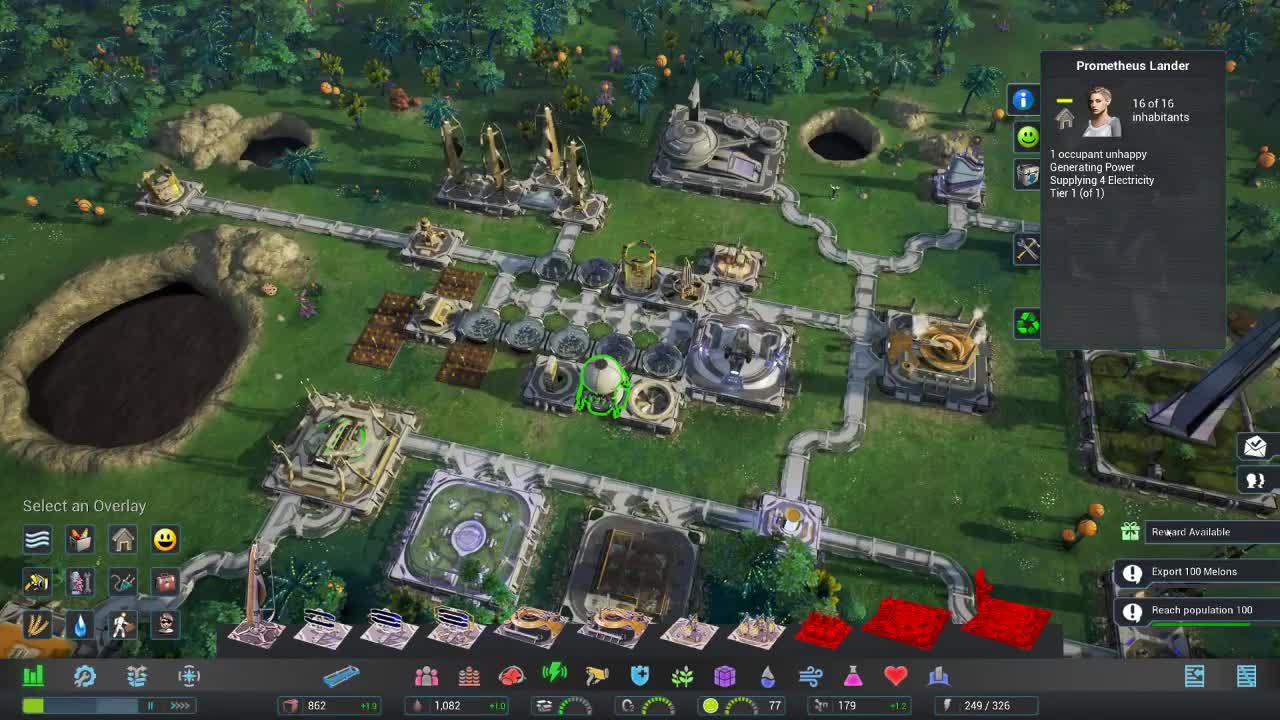This screenshot has width=1280, height=720.
Task: Toggle pause with the II speed control
Action: click(151, 705)
